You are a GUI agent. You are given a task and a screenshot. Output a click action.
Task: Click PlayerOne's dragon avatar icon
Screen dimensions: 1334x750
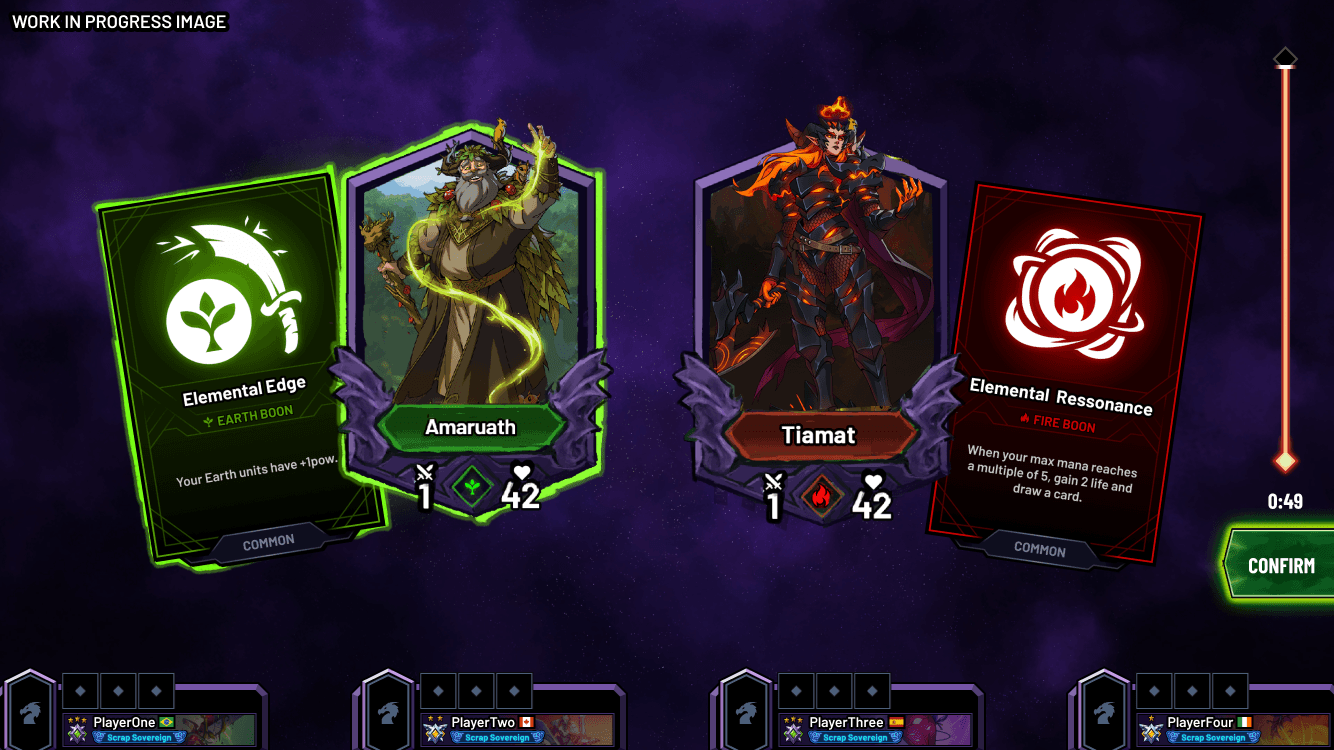pos(30,712)
